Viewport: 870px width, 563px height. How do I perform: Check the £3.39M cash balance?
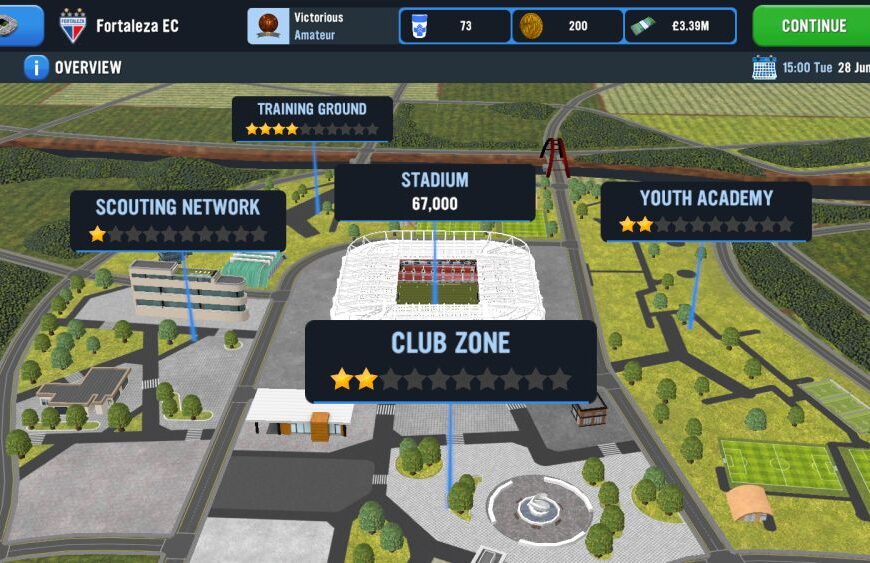click(x=680, y=26)
